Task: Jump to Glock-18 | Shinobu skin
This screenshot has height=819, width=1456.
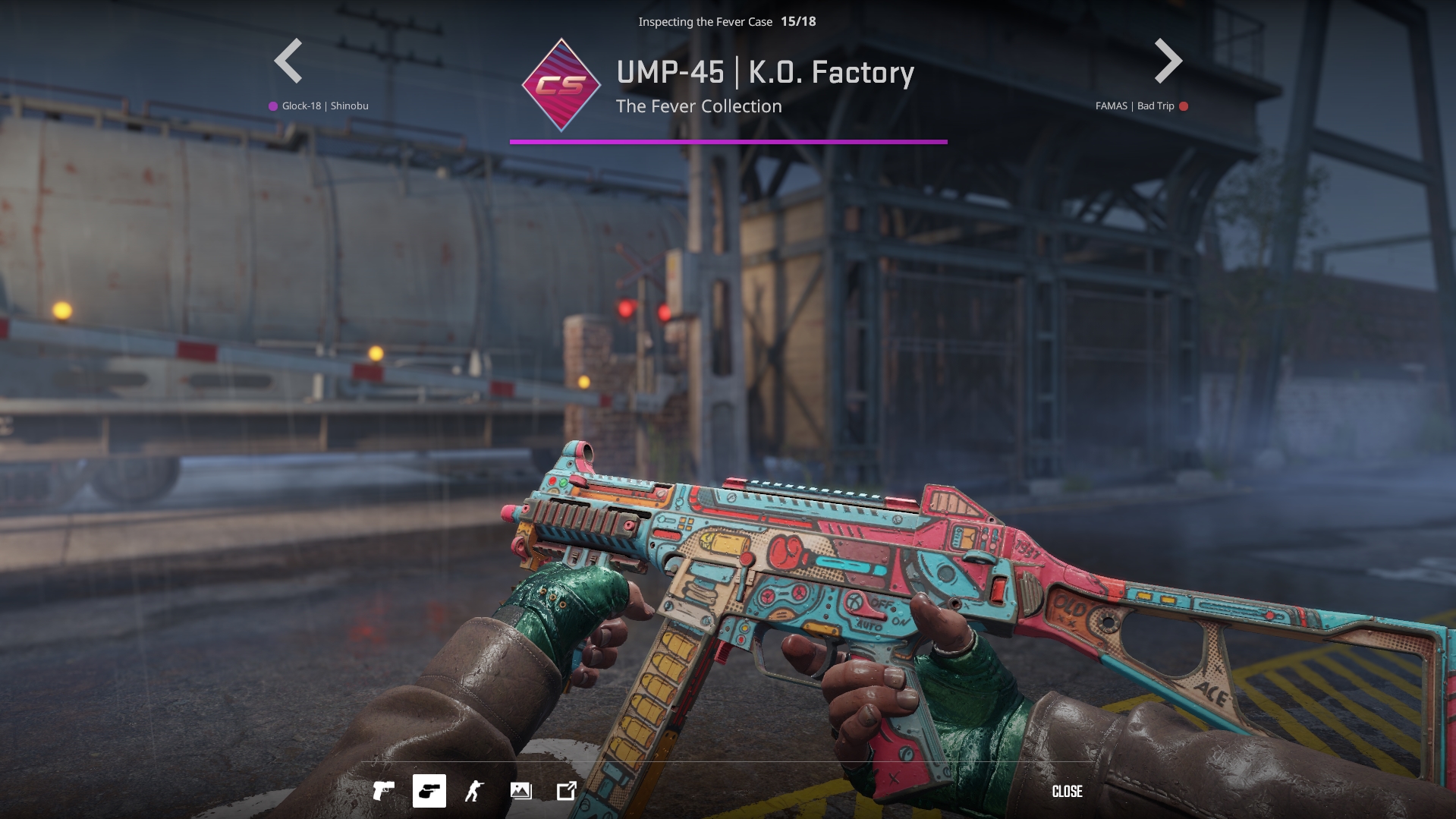Action: [x=325, y=106]
